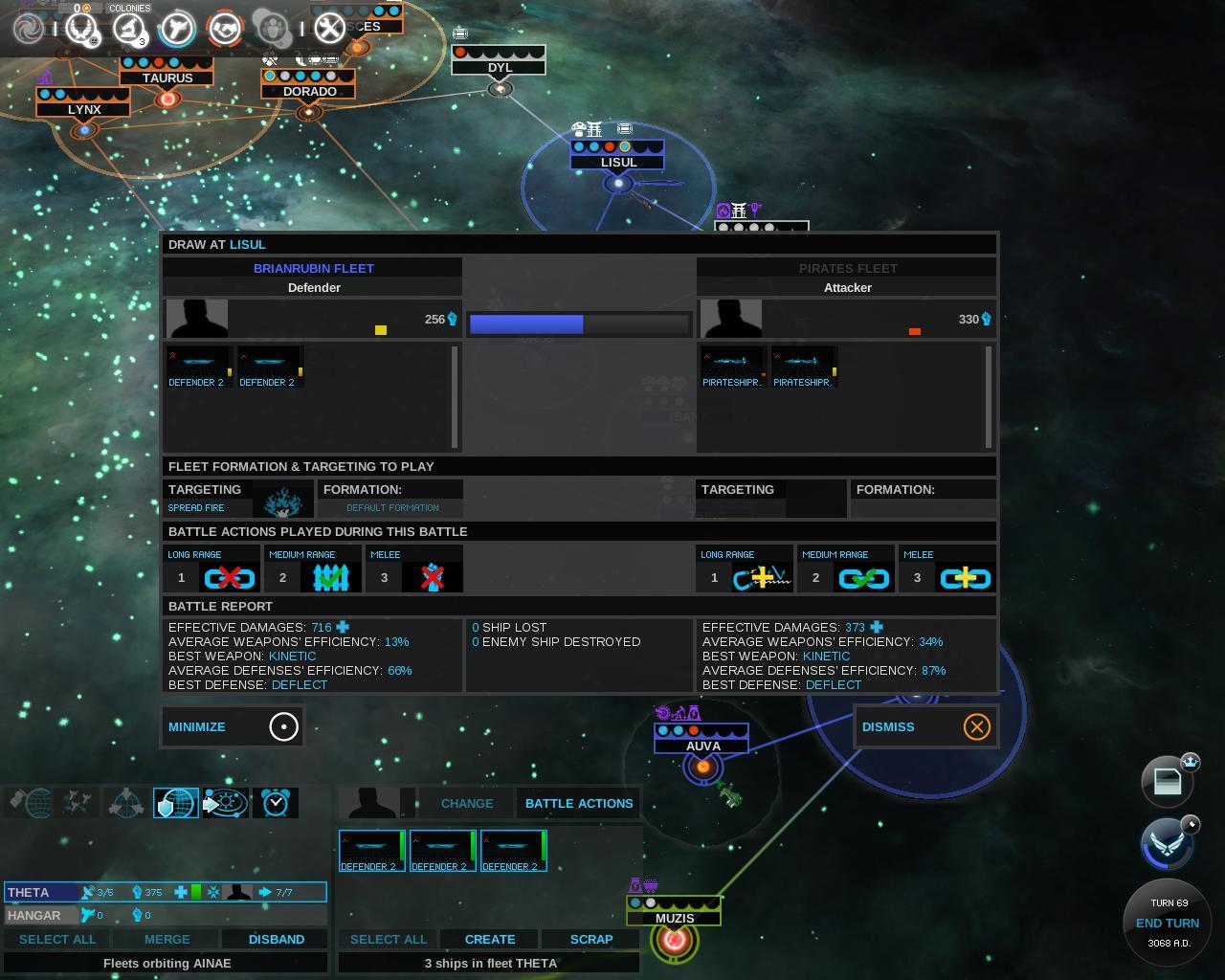Scrap the selected ships

click(591, 939)
